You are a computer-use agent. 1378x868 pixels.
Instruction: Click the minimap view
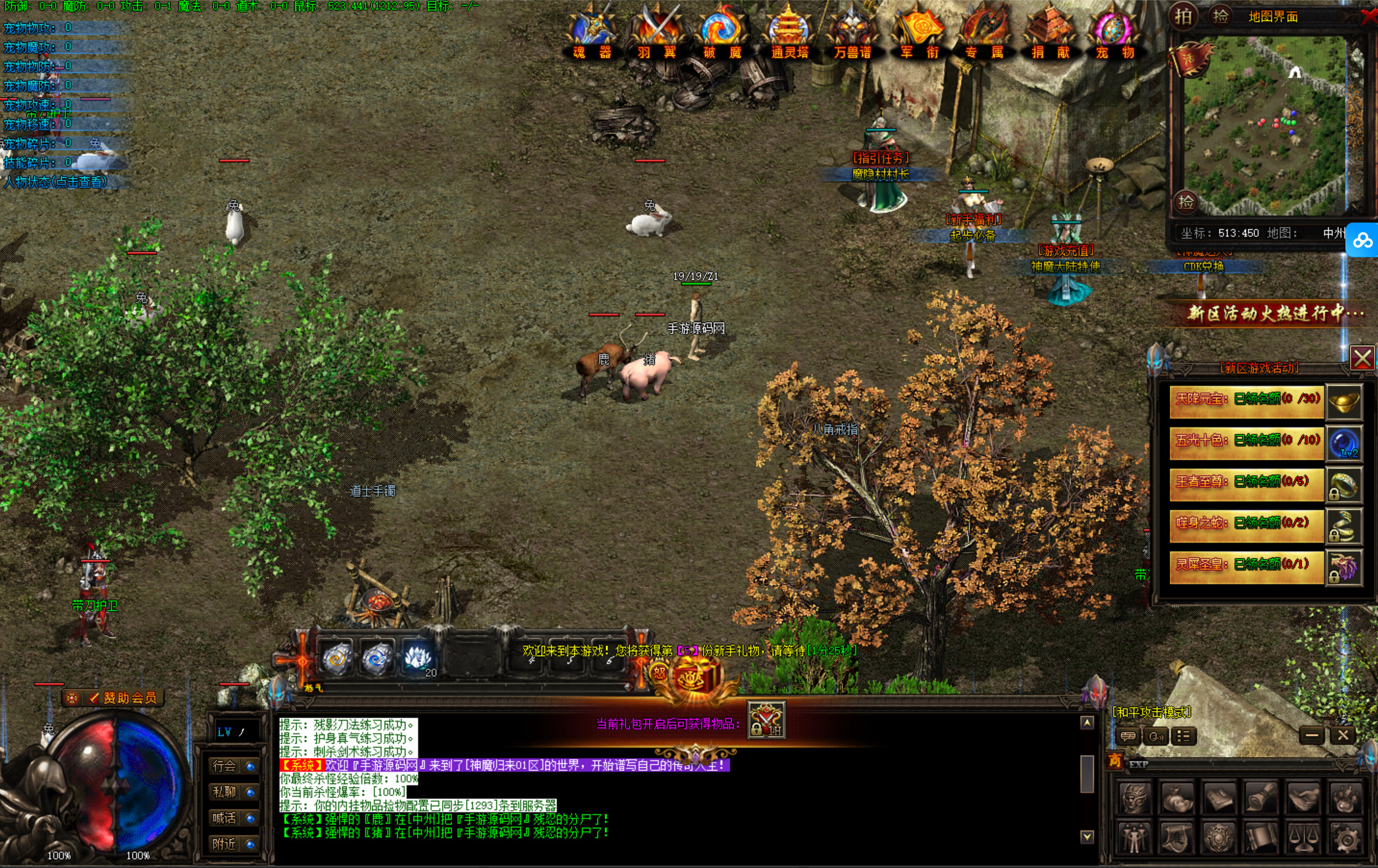(1264, 125)
